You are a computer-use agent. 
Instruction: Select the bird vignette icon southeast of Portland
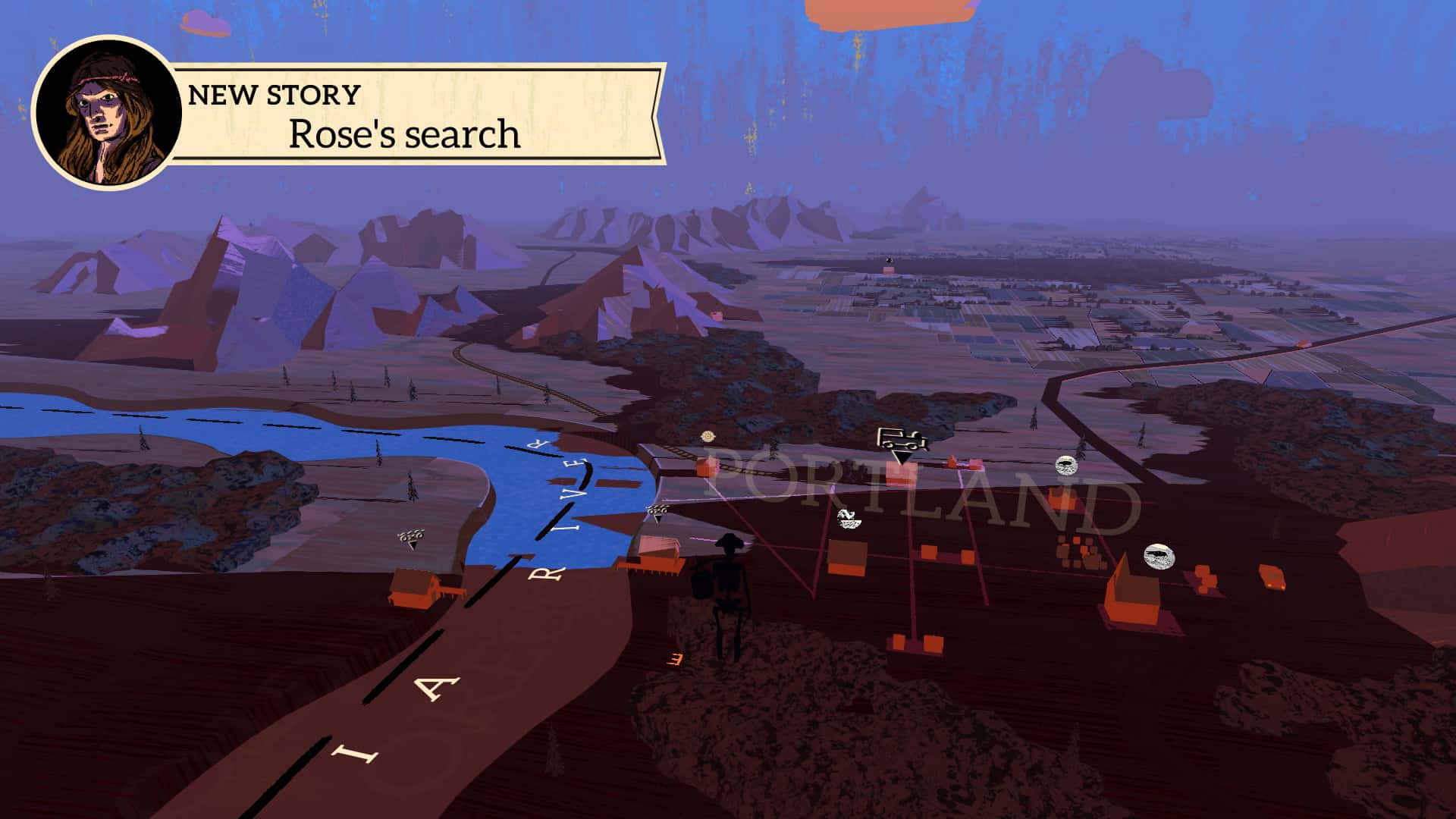(1159, 556)
